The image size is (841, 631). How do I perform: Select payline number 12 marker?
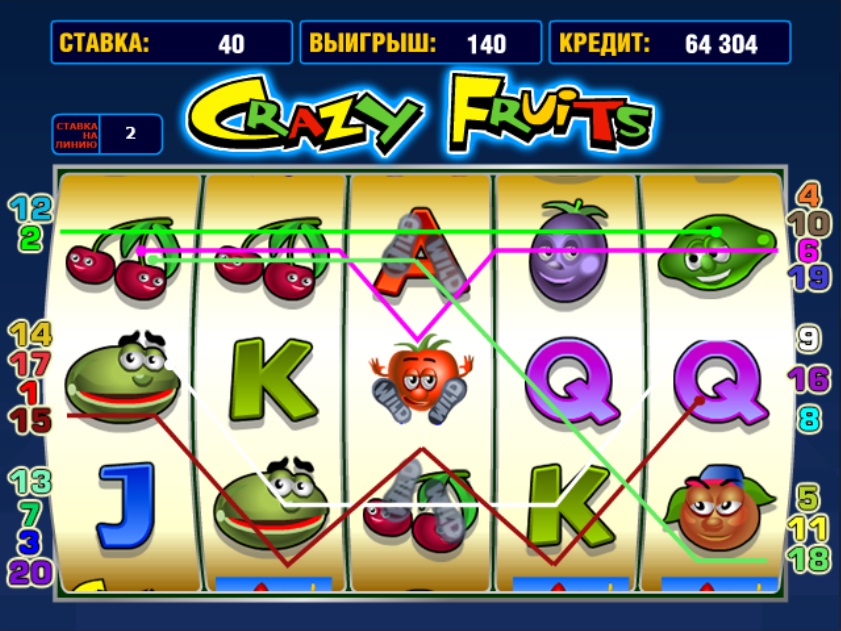[x=30, y=209]
